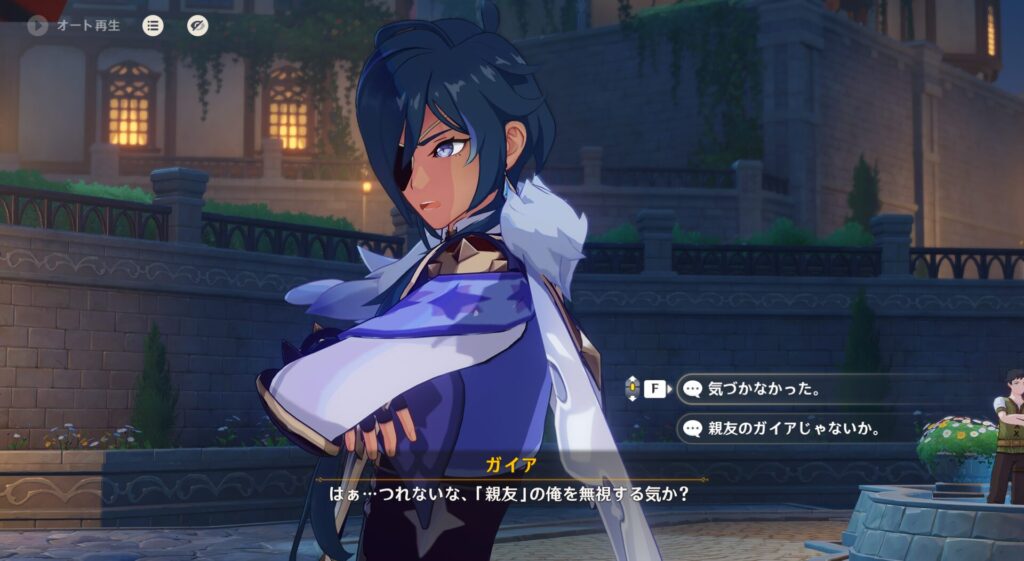Choose the reply 気づかなかった。
Viewport: 1024px width, 561px height.
point(763,389)
